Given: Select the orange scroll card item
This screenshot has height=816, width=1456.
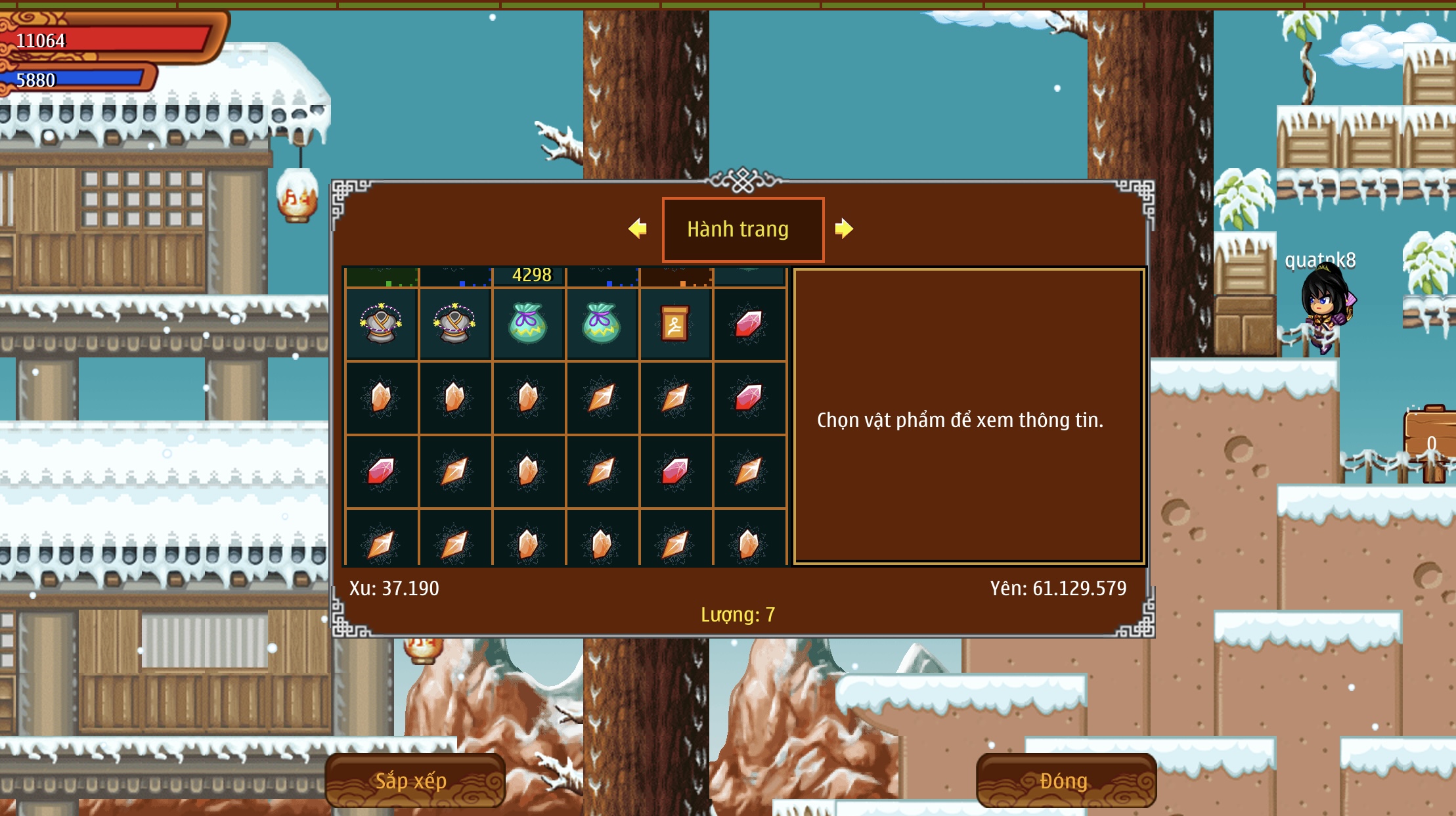Looking at the screenshot, I should [x=675, y=324].
